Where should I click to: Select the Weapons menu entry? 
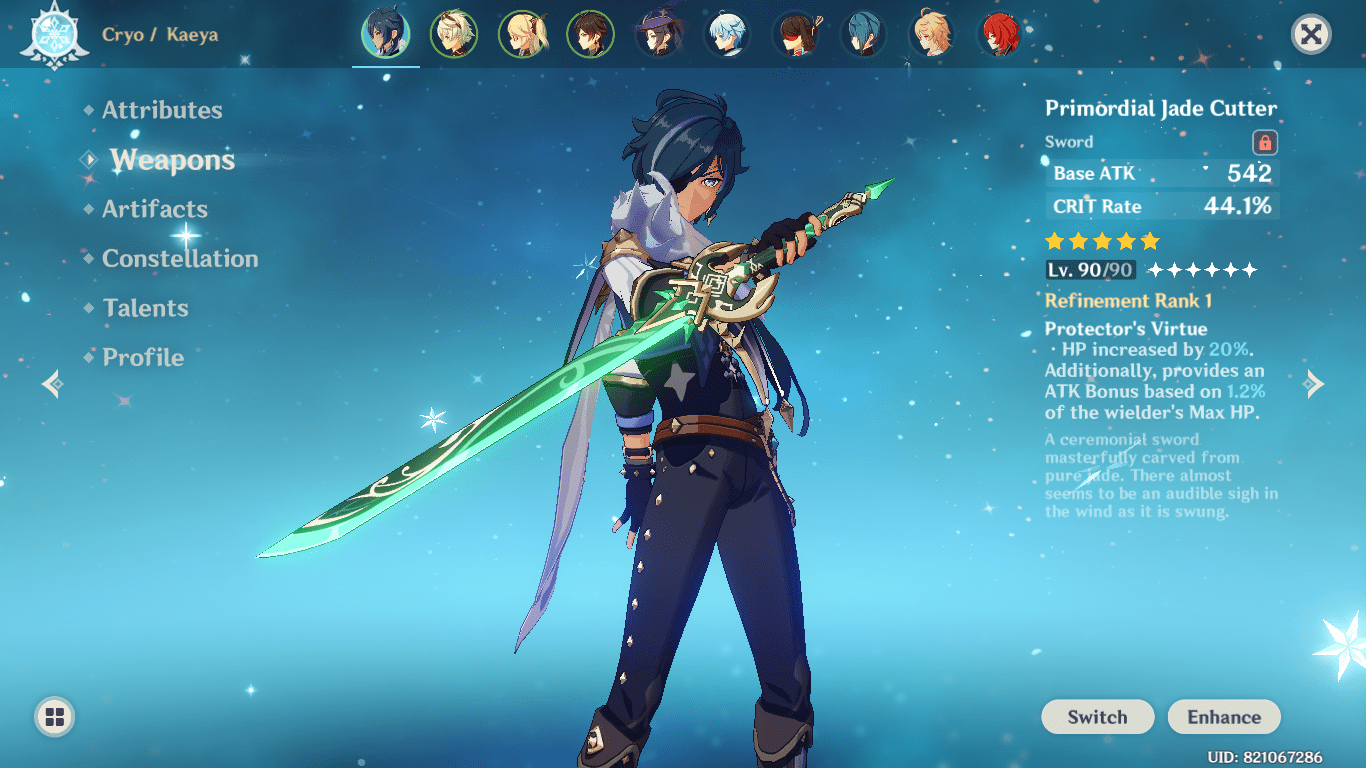(x=172, y=160)
